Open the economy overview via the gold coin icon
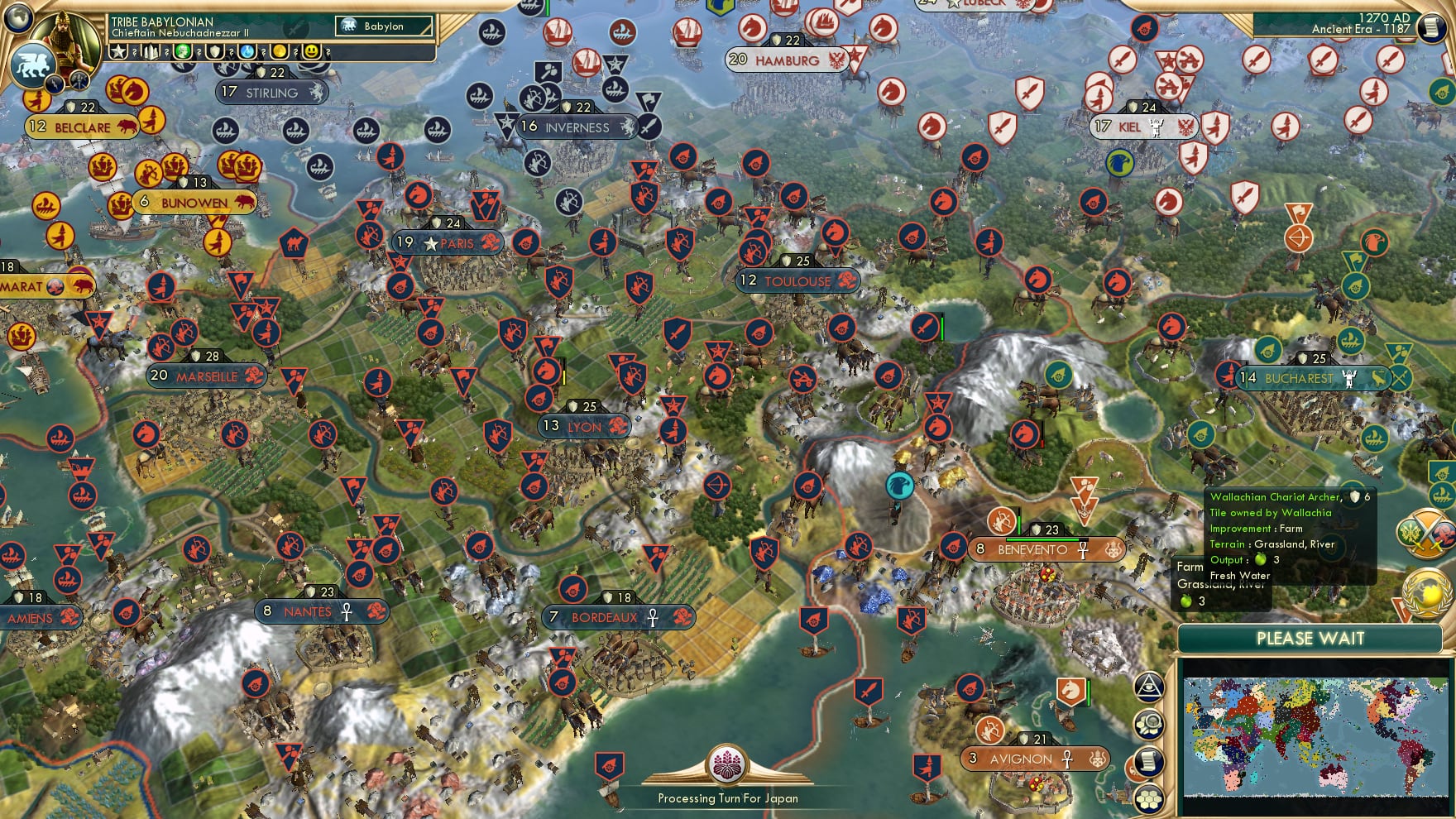Viewport: 1456px width, 819px height. click(280, 52)
